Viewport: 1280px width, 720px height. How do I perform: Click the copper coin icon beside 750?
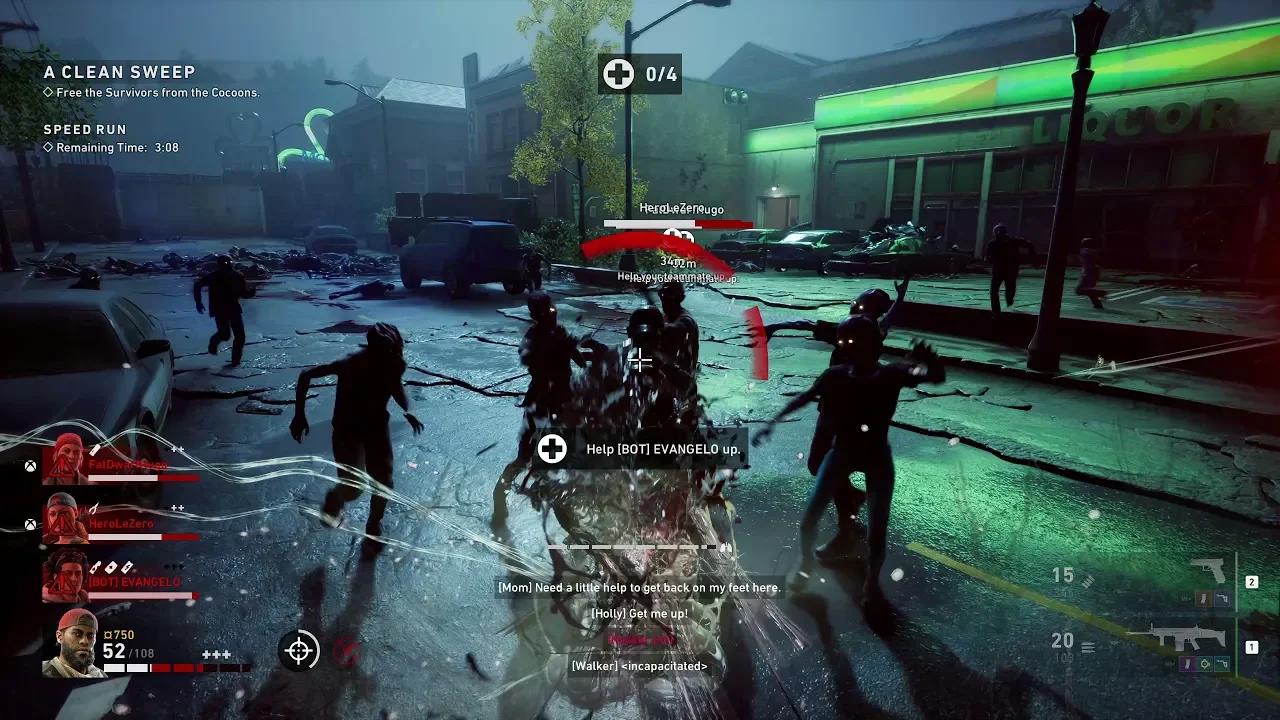[109, 635]
